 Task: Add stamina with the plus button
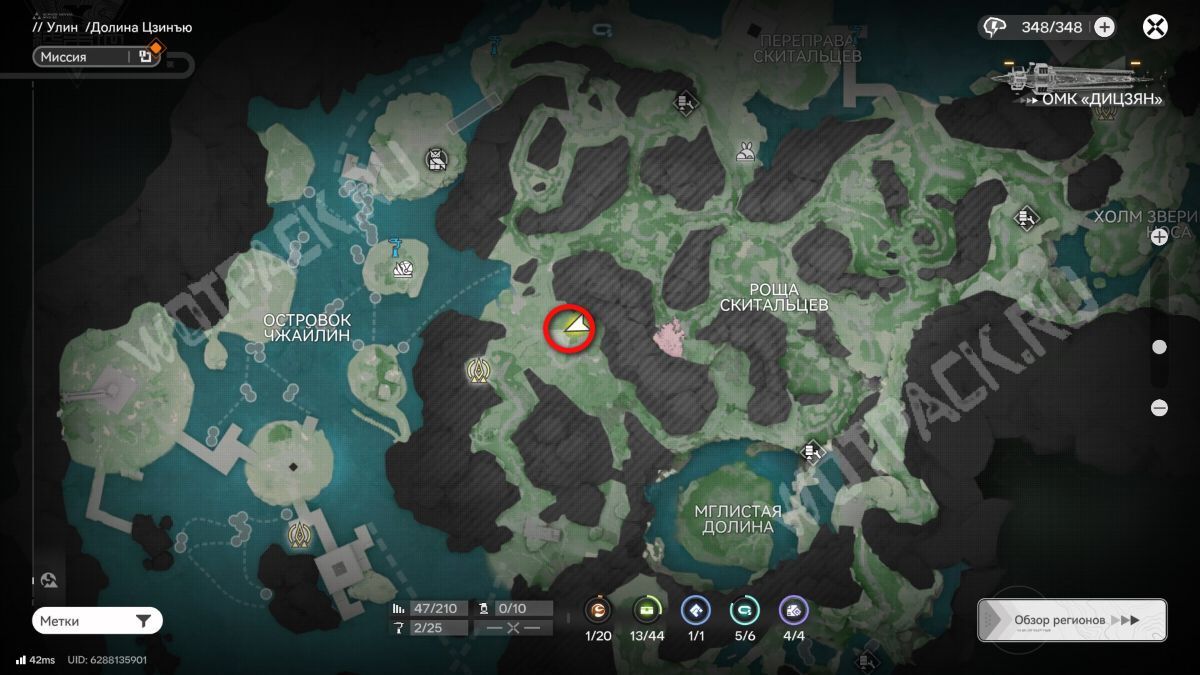pyautogui.click(x=1104, y=27)
